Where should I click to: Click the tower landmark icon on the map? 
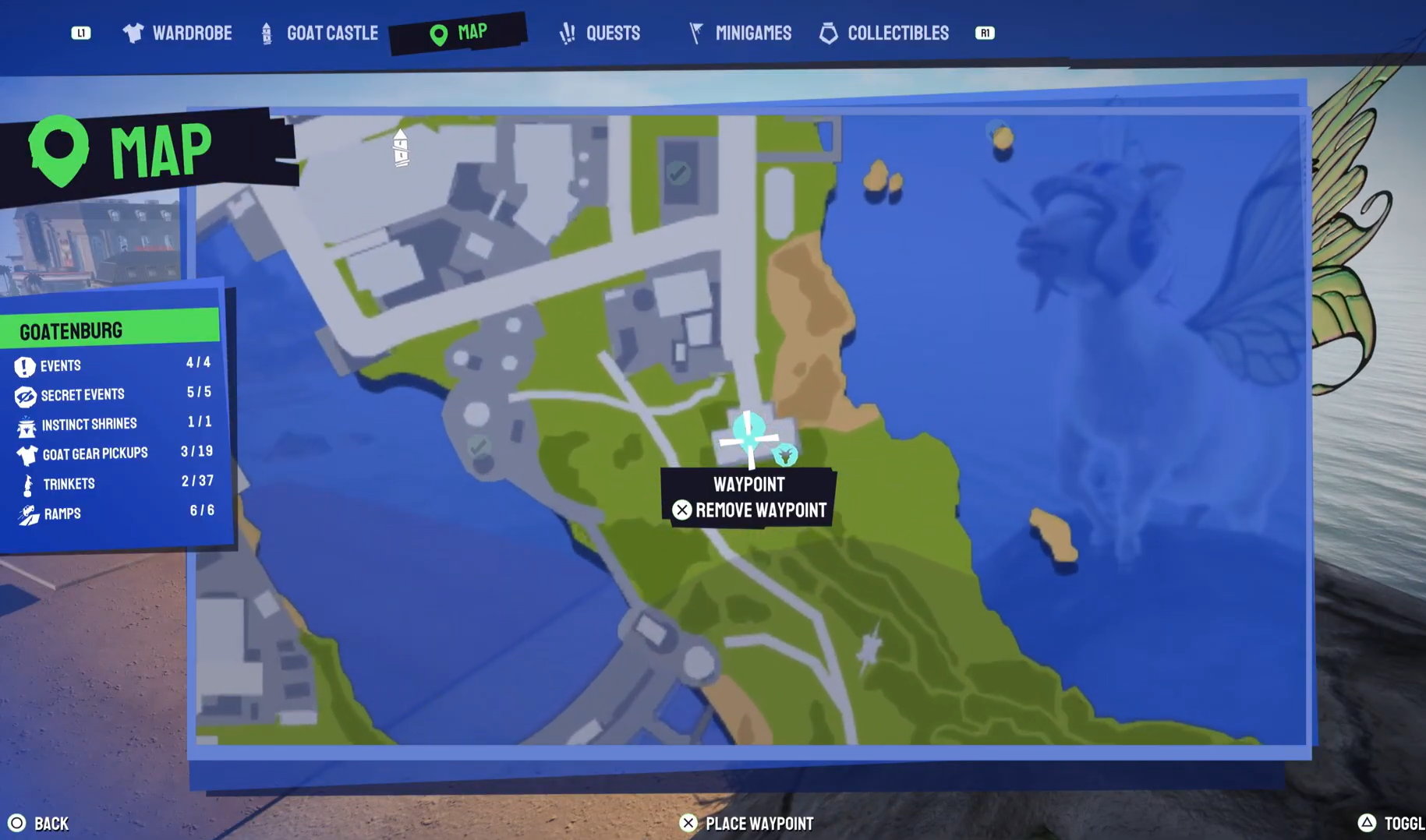(400, 148)
